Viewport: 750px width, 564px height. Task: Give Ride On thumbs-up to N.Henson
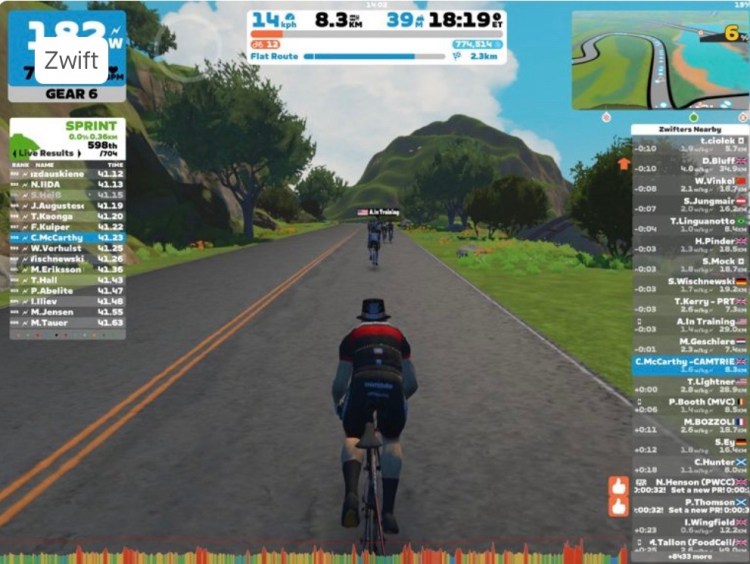tap(618, 487)
